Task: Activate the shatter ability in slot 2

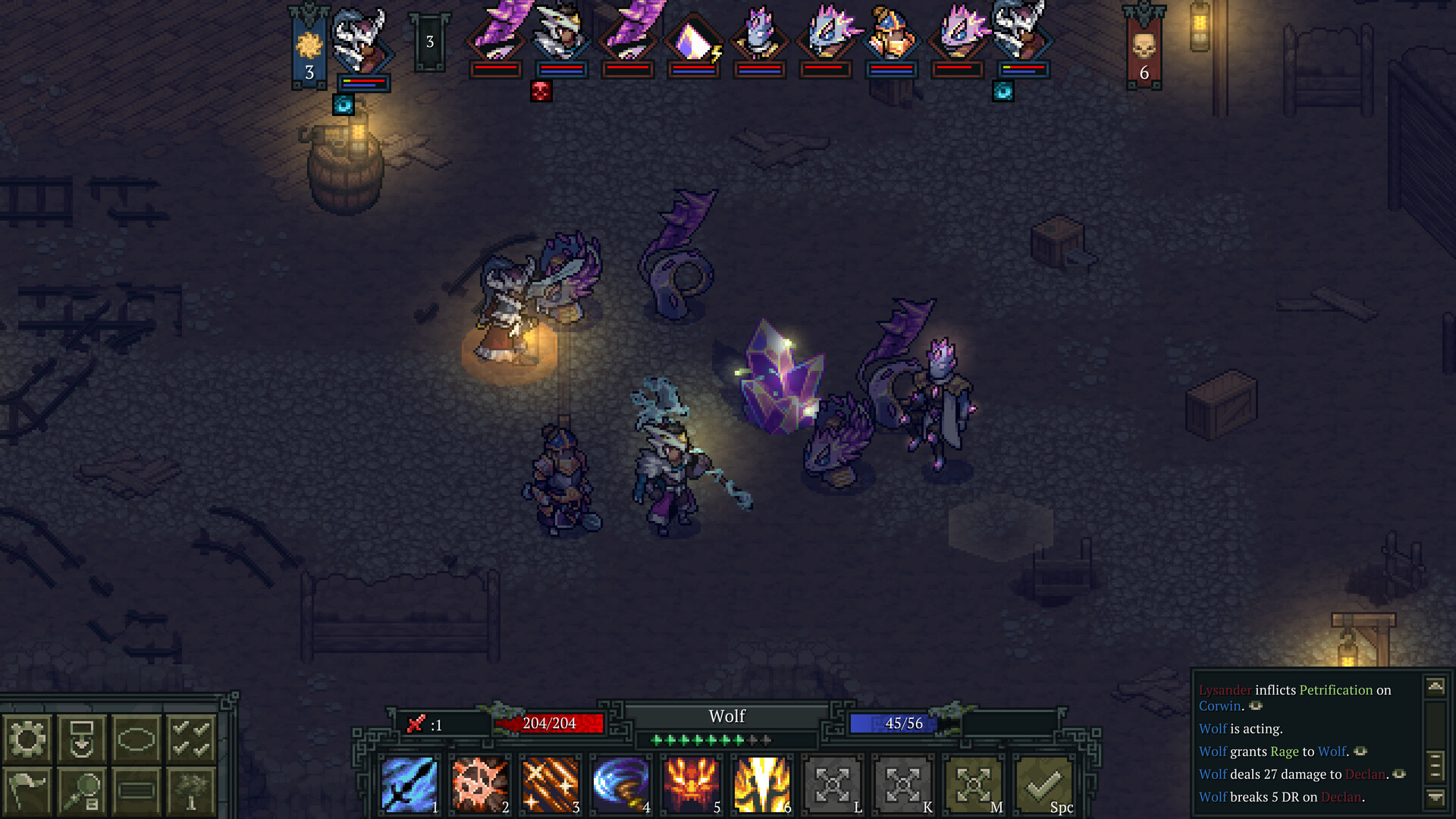Action: pyautogui.click(x=480, y=786)
